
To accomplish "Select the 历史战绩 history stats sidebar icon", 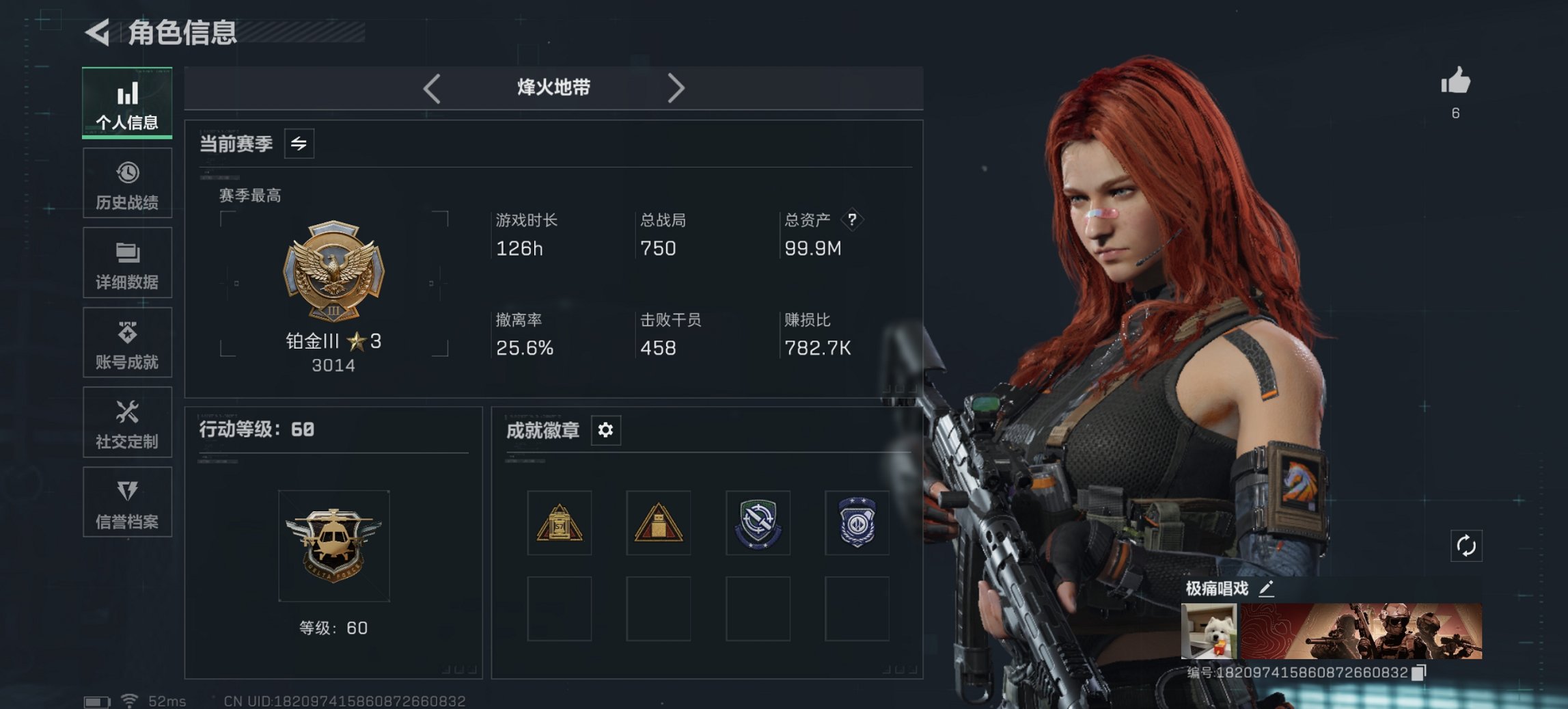I will (127, 183).
